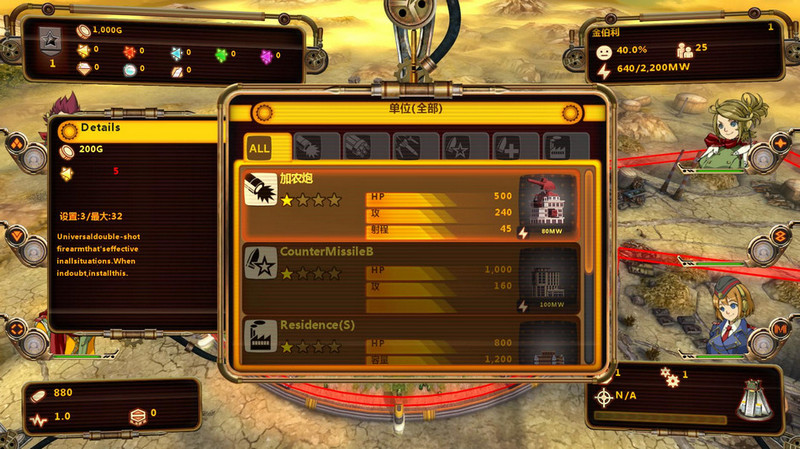Switch to the cannon category tab
Screen dimensions: 800x449
[308, 148]
